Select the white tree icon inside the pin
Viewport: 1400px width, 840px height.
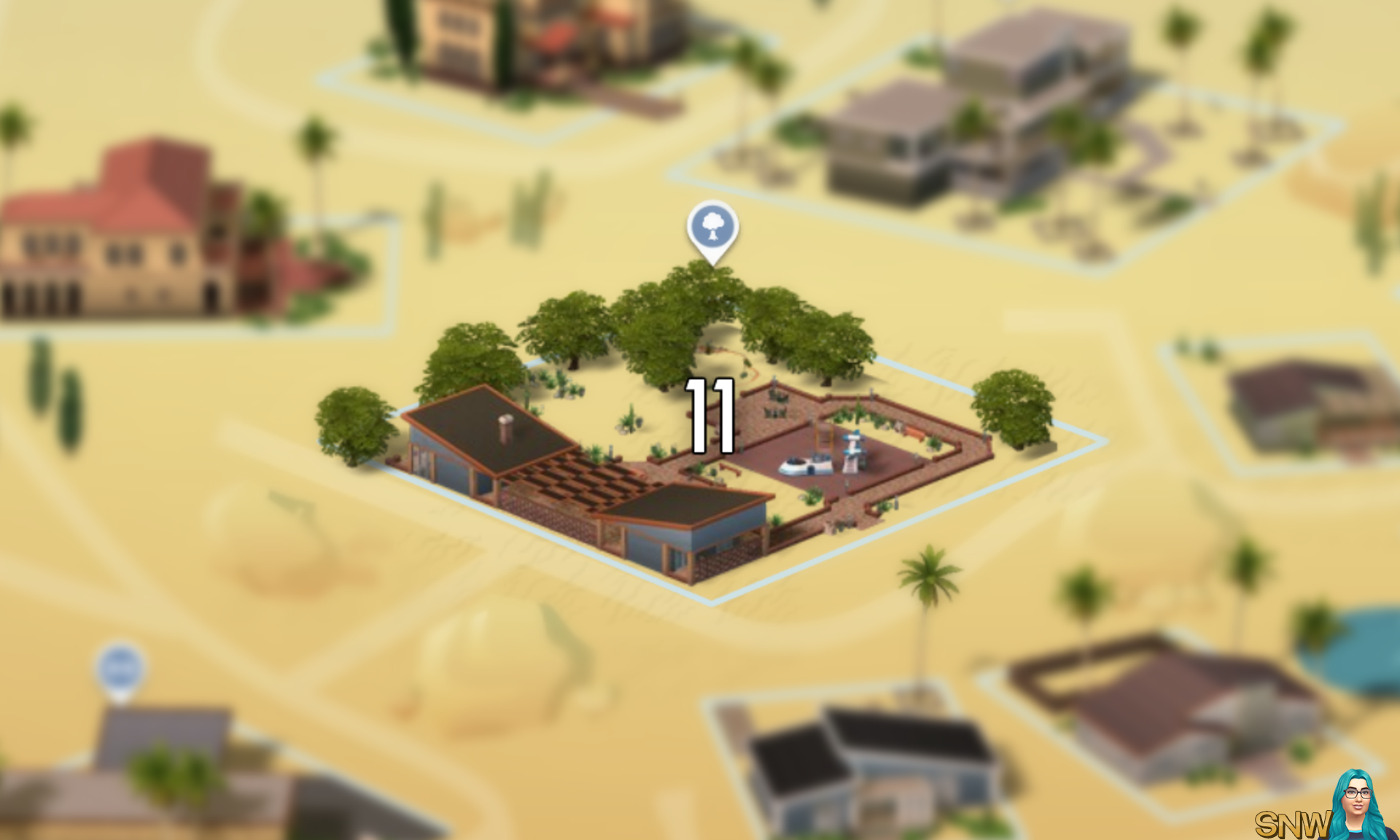click(713, 227)
